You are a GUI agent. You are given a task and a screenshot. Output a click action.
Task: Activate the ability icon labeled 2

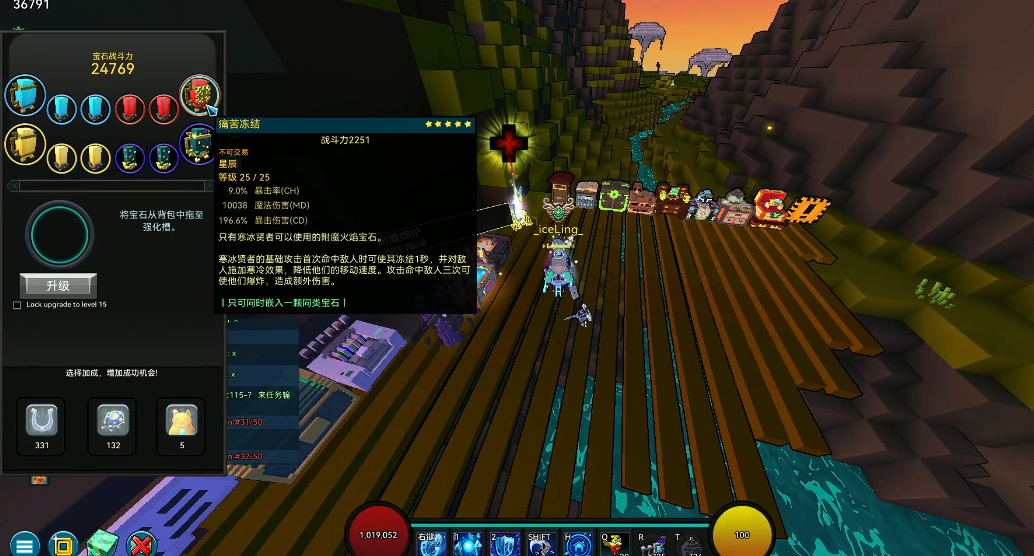(503, 545)
